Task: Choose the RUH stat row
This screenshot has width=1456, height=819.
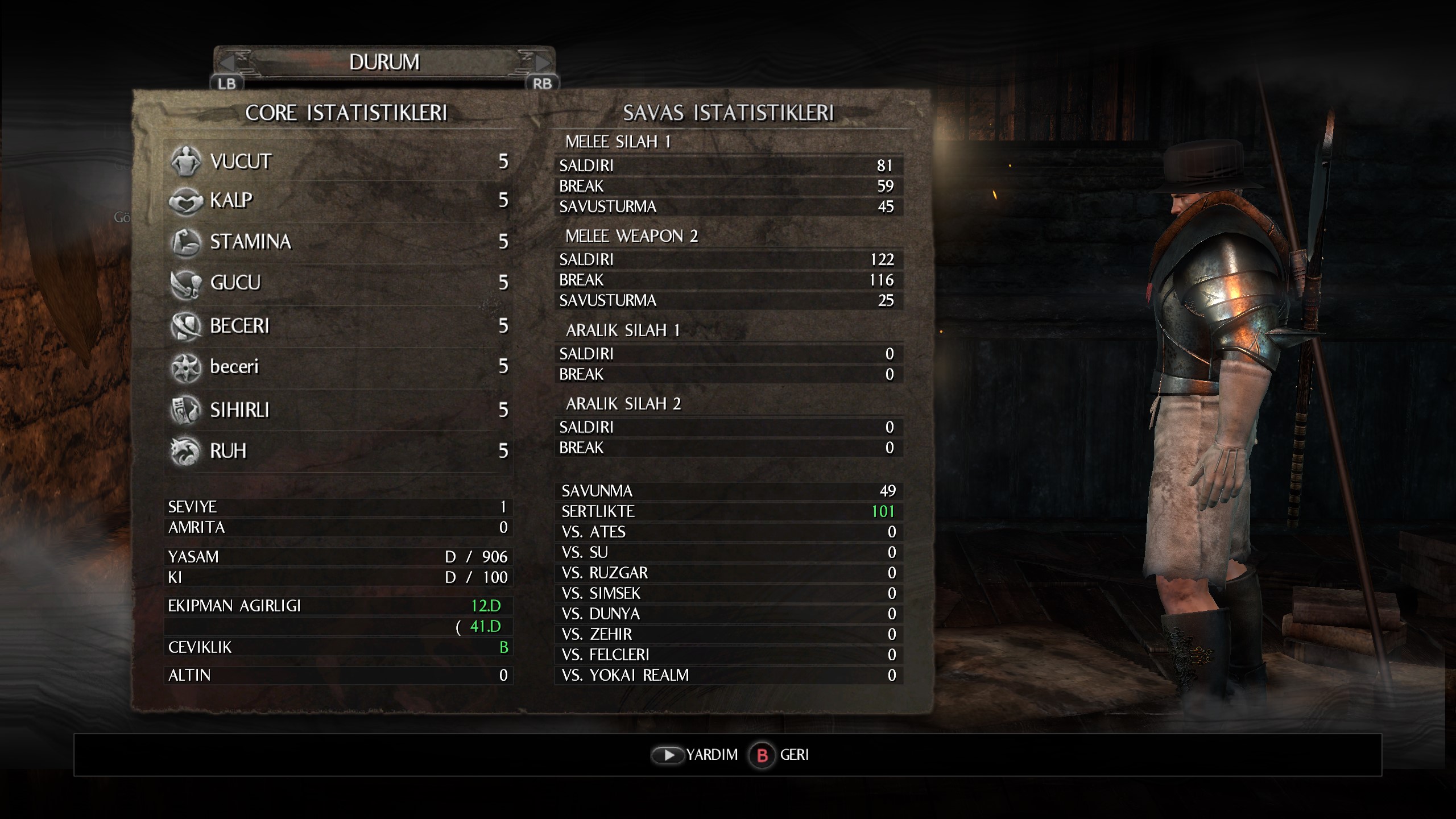Action: [339, 451]
